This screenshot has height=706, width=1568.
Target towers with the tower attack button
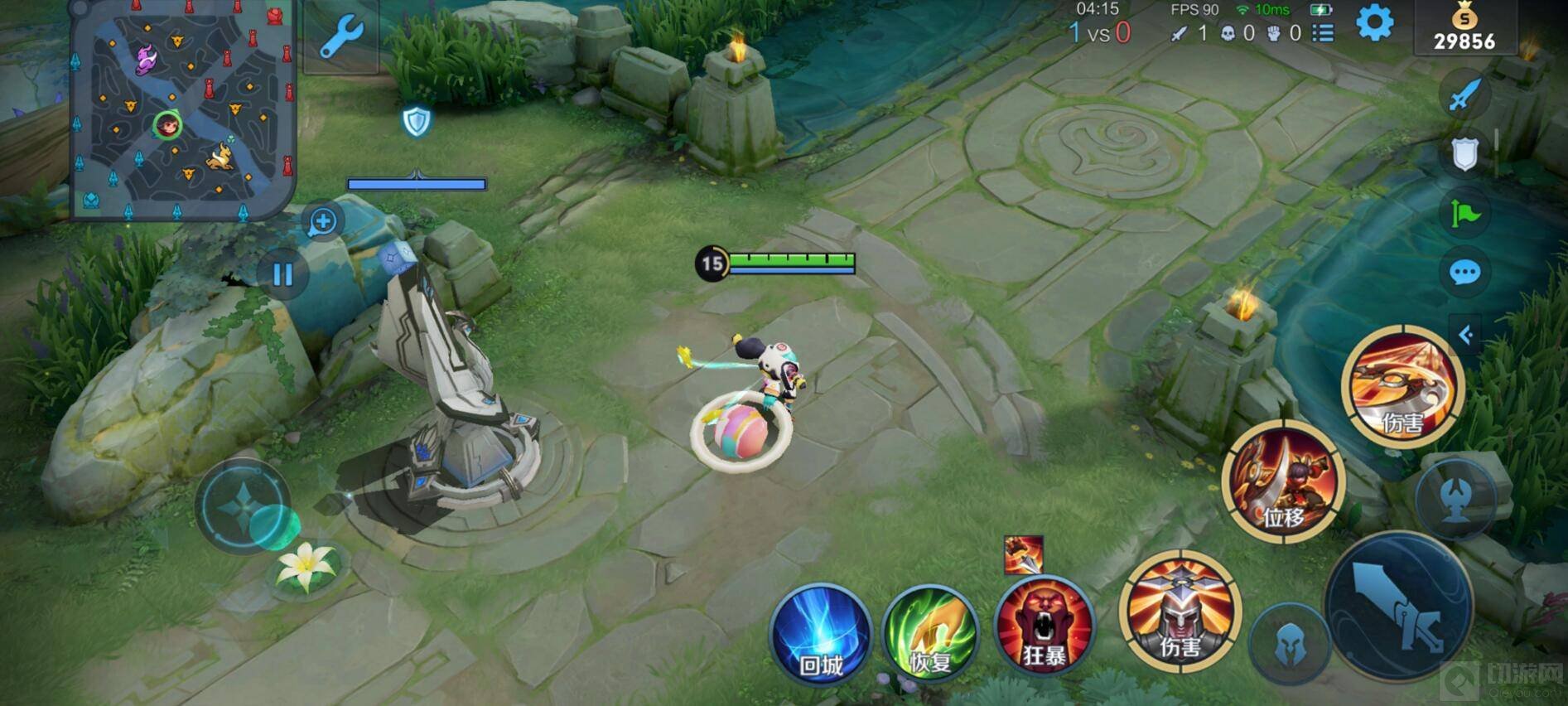(x=1455, y=499)
